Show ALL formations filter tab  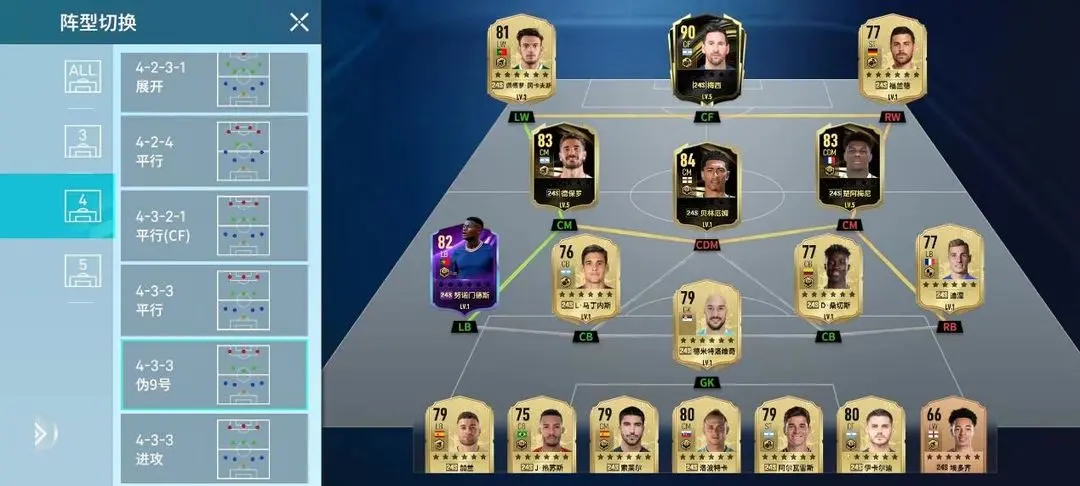click(x=83, y=77)
